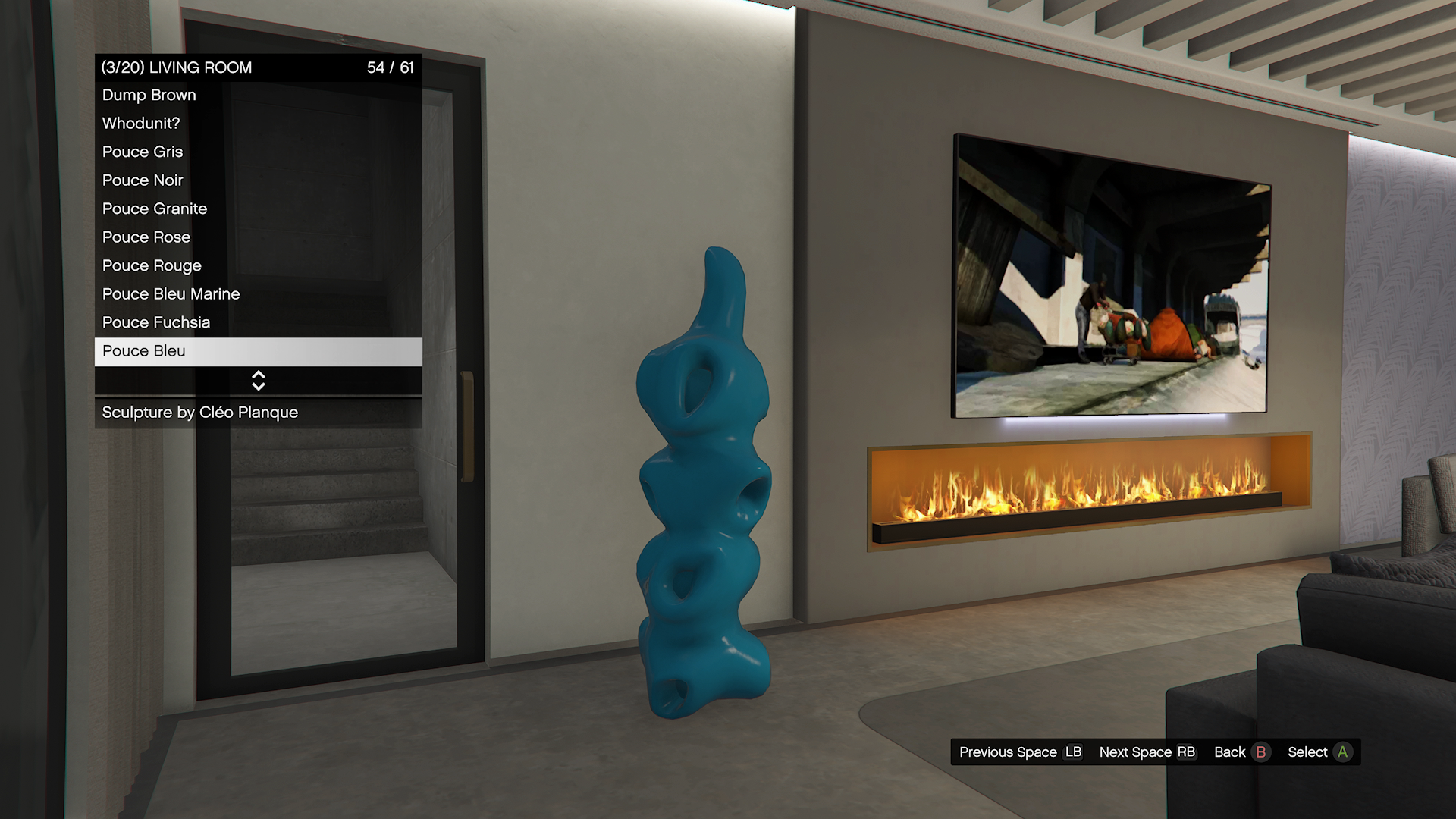1456x819 pixels.
Task: Click the Back option
Action: tap(1241, 752)
